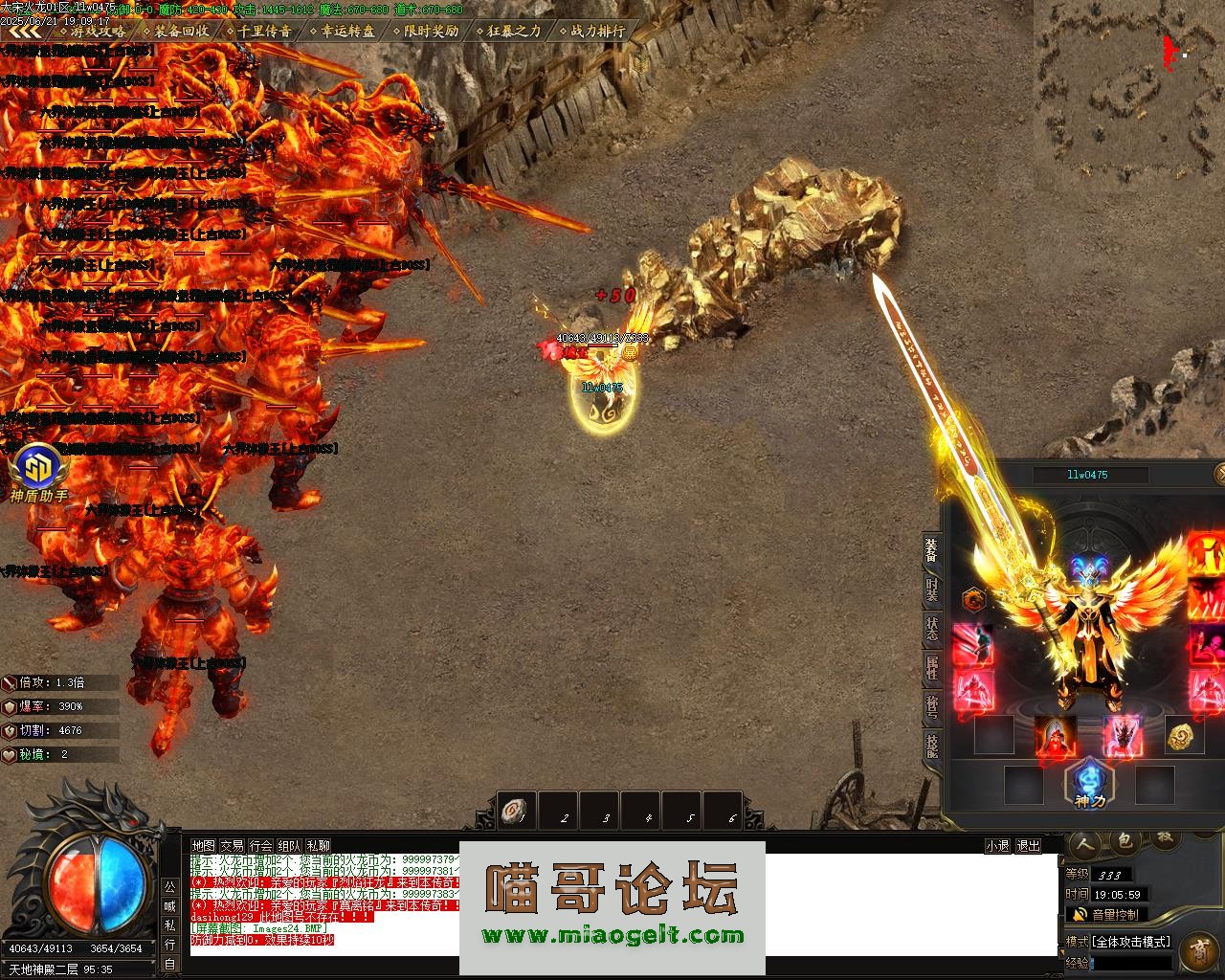The width and height of the screenshot is (1225, 980).
Task: Collapse the top menu with the arrow button
Action: [21, 32]
